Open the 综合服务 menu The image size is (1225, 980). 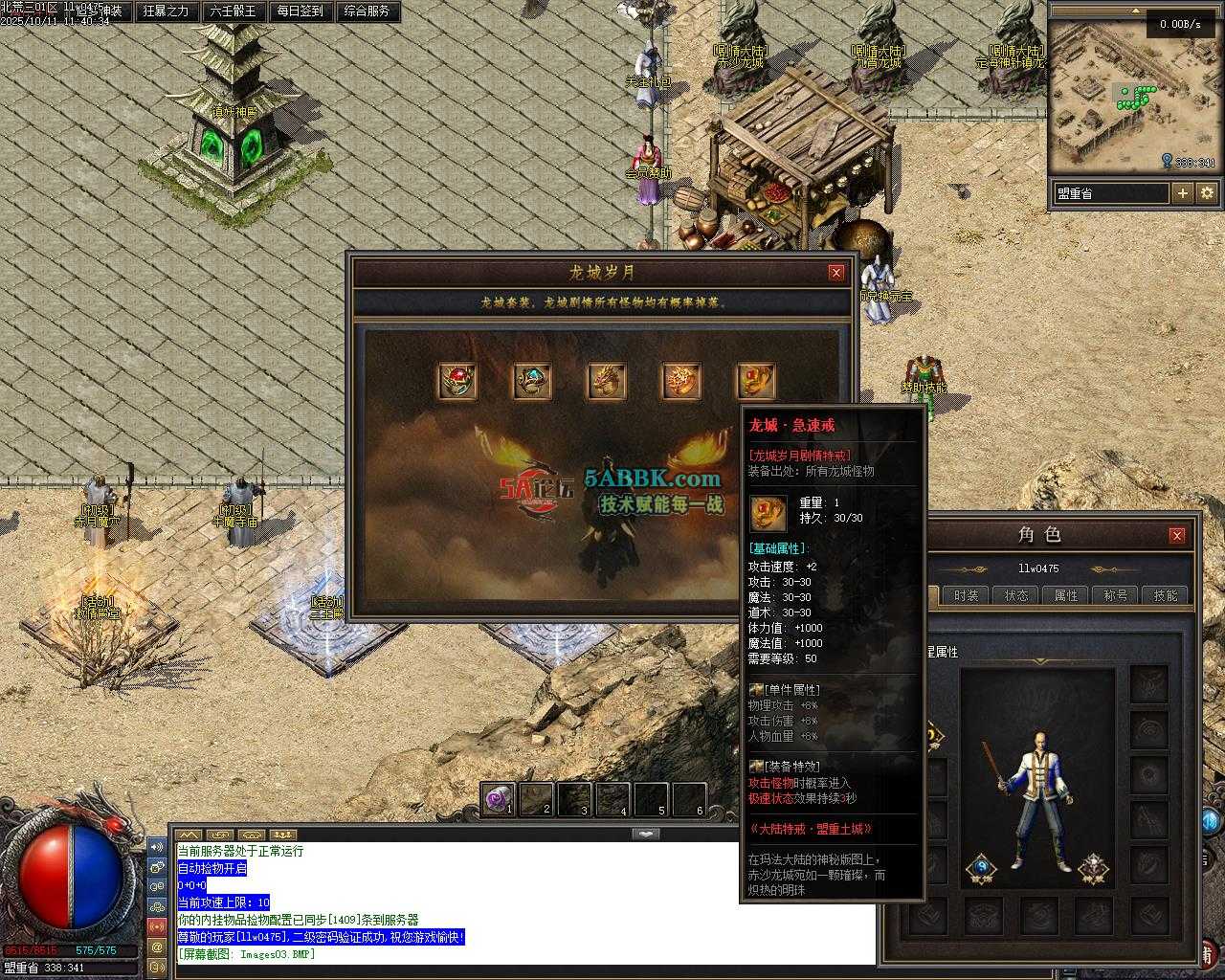pyautogui.click(x=367, y=11)
